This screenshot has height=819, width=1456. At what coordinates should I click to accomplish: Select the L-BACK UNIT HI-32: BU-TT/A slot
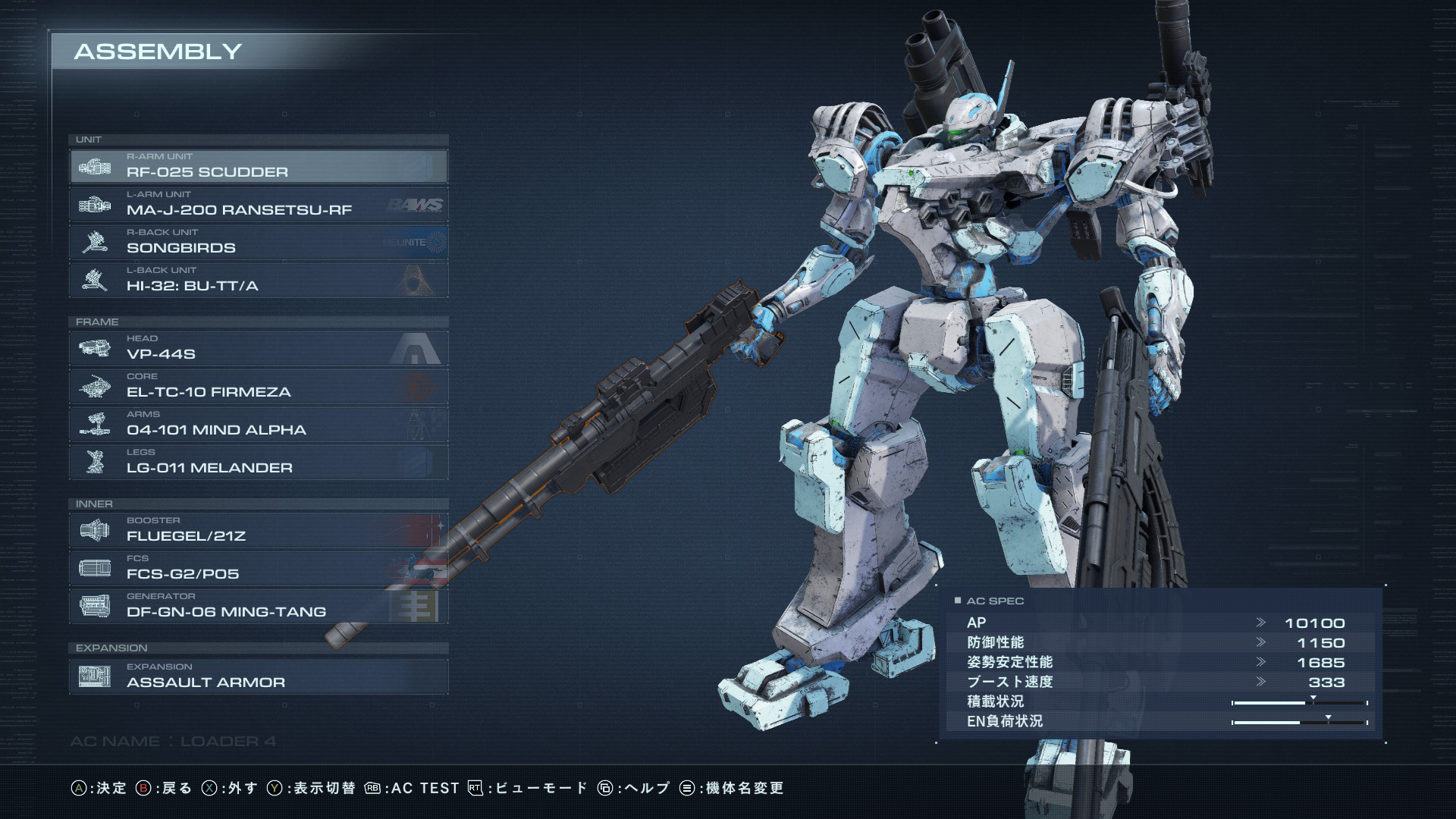(x=258, y=280)
